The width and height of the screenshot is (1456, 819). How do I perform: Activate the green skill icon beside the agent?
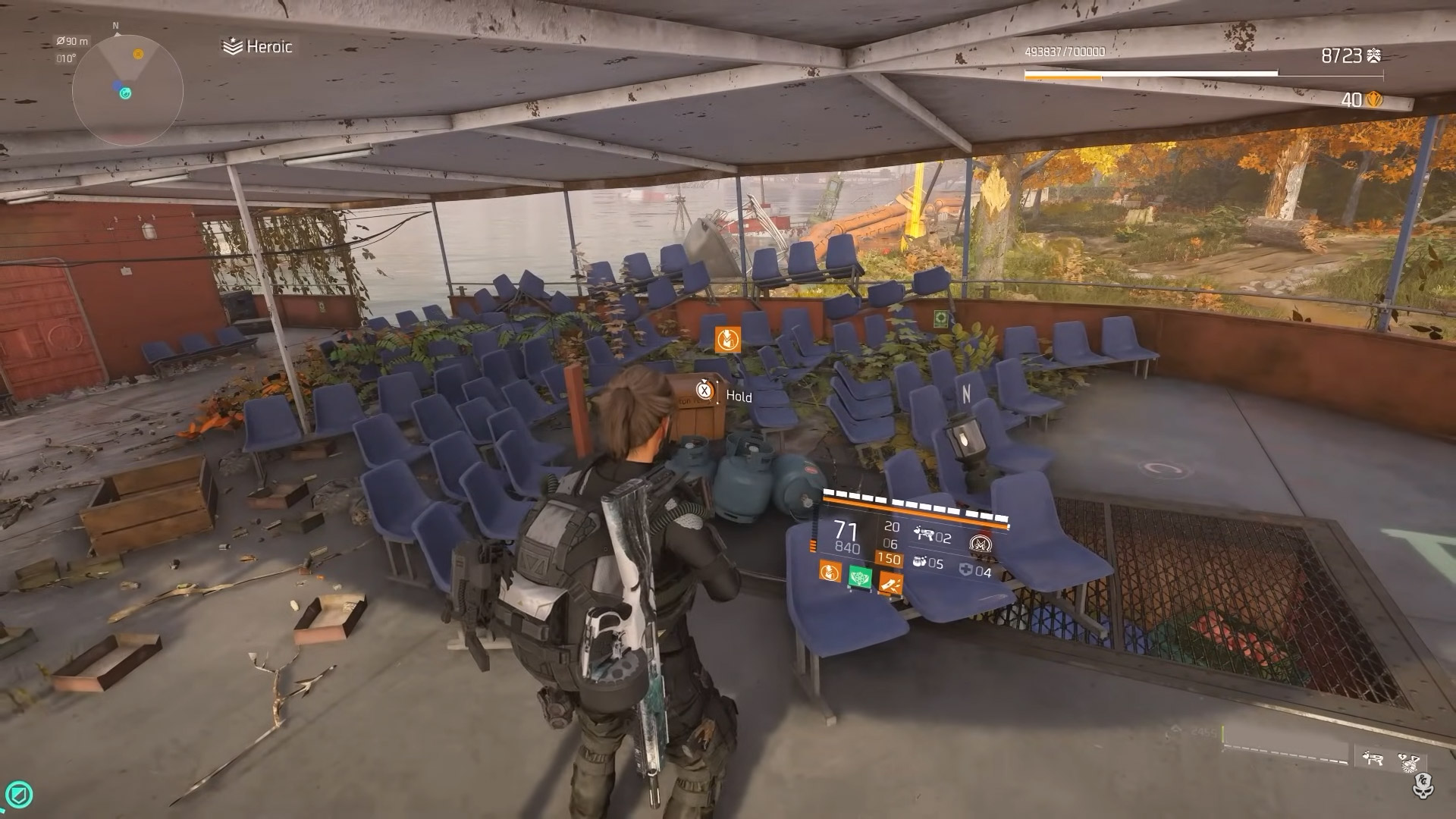point(859,576)
